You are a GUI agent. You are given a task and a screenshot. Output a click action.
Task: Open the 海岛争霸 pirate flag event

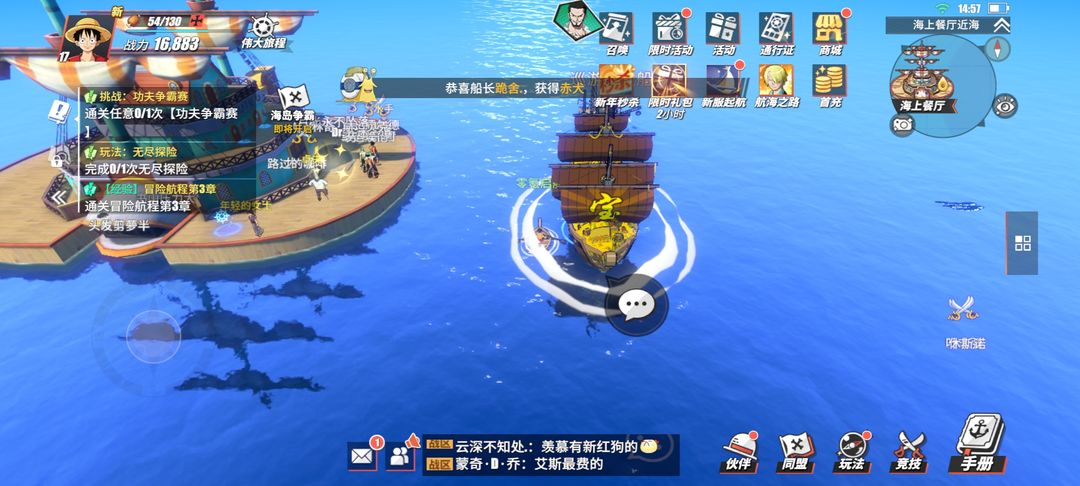point(292,100)
